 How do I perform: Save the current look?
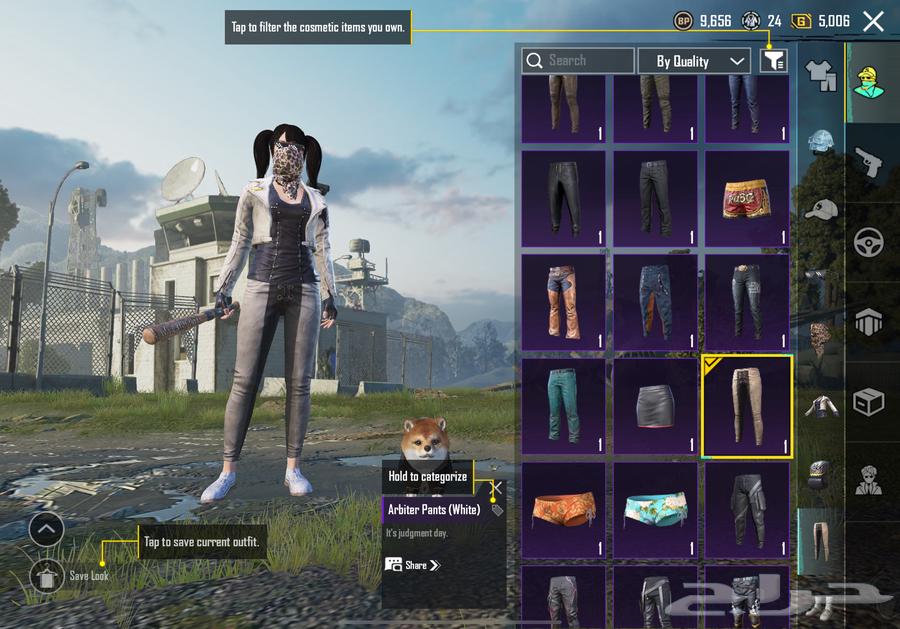pos(46,575)
